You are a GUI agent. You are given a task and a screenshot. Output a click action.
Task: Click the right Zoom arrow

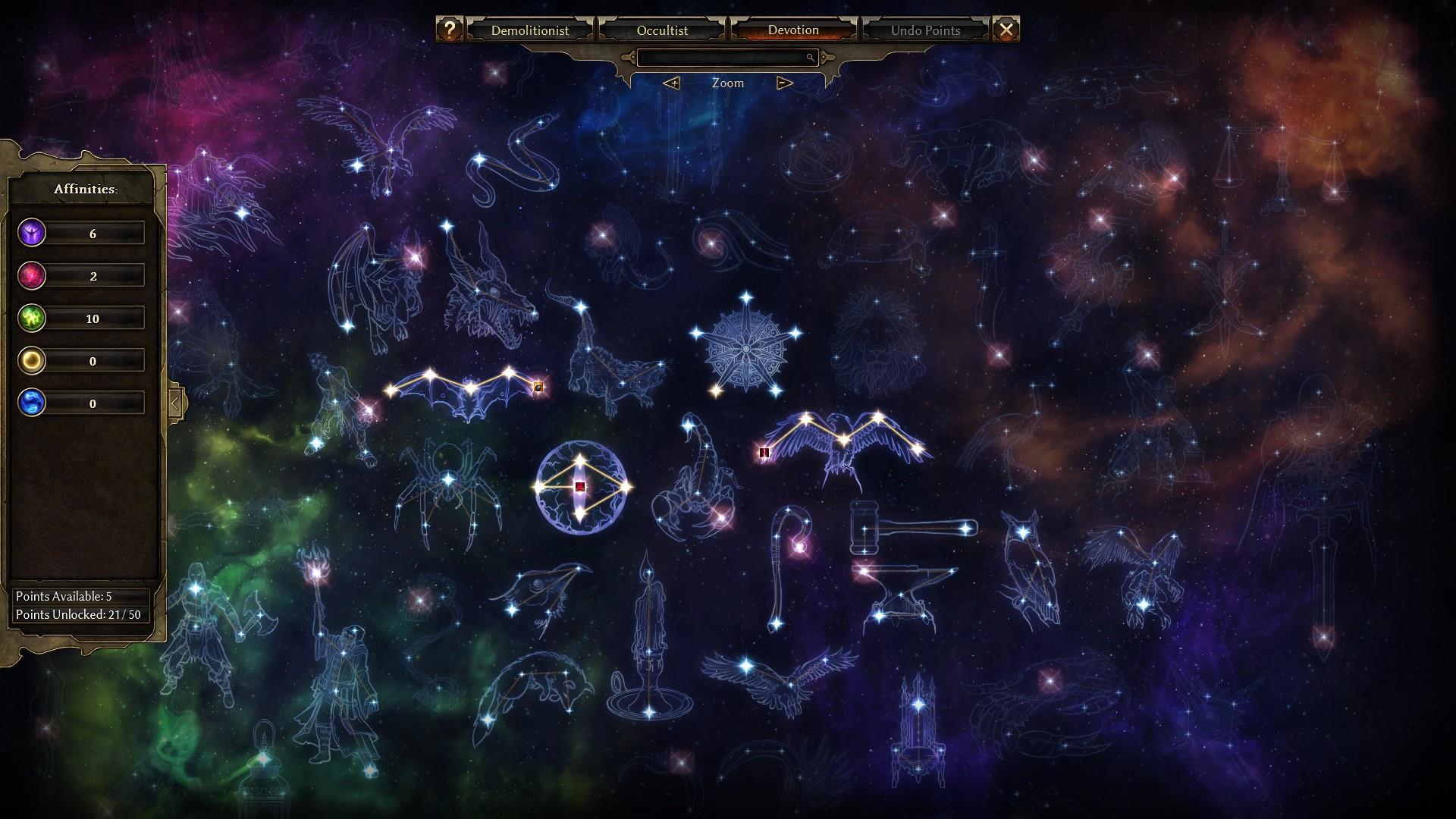[785, 83]
